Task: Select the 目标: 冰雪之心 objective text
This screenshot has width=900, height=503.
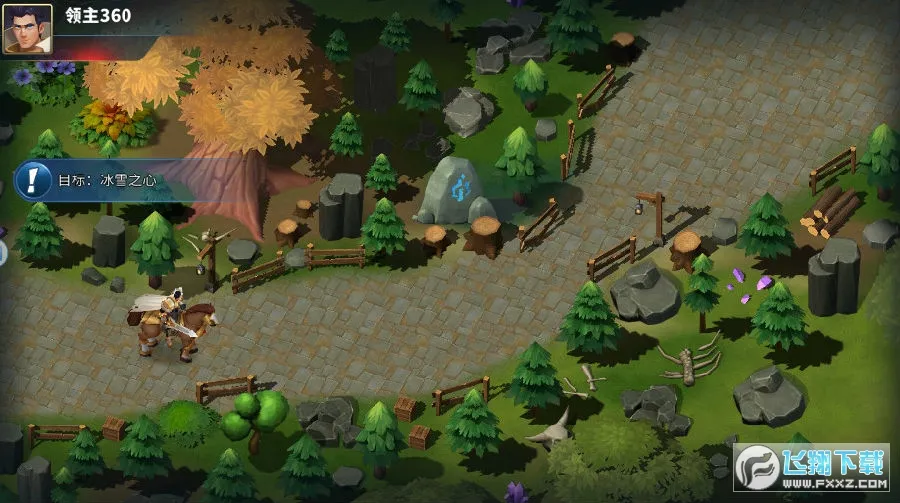Action: click(106, 181)
